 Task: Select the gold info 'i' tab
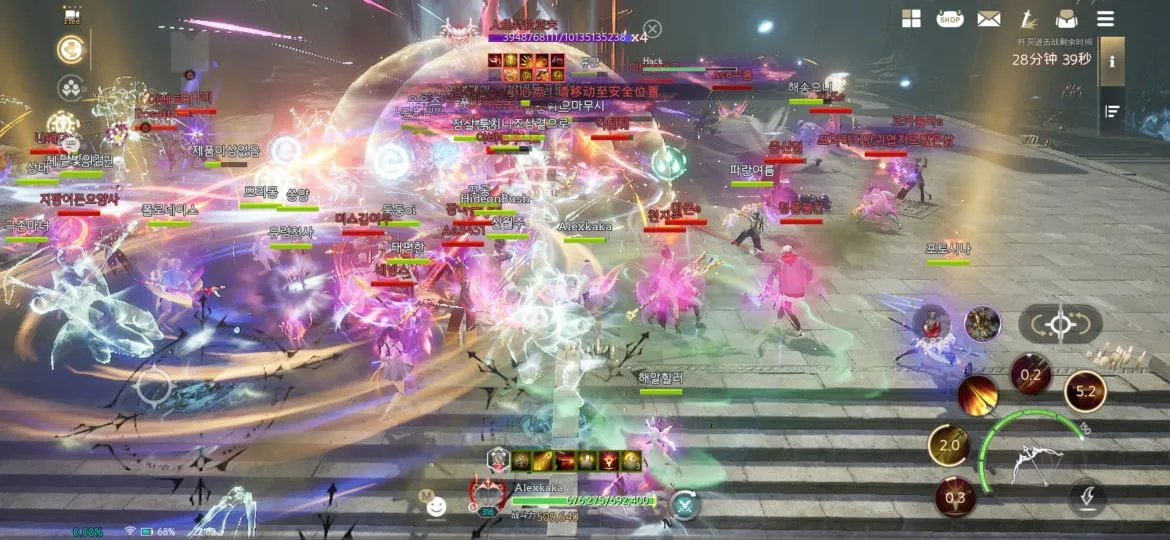pos(1112,62)
